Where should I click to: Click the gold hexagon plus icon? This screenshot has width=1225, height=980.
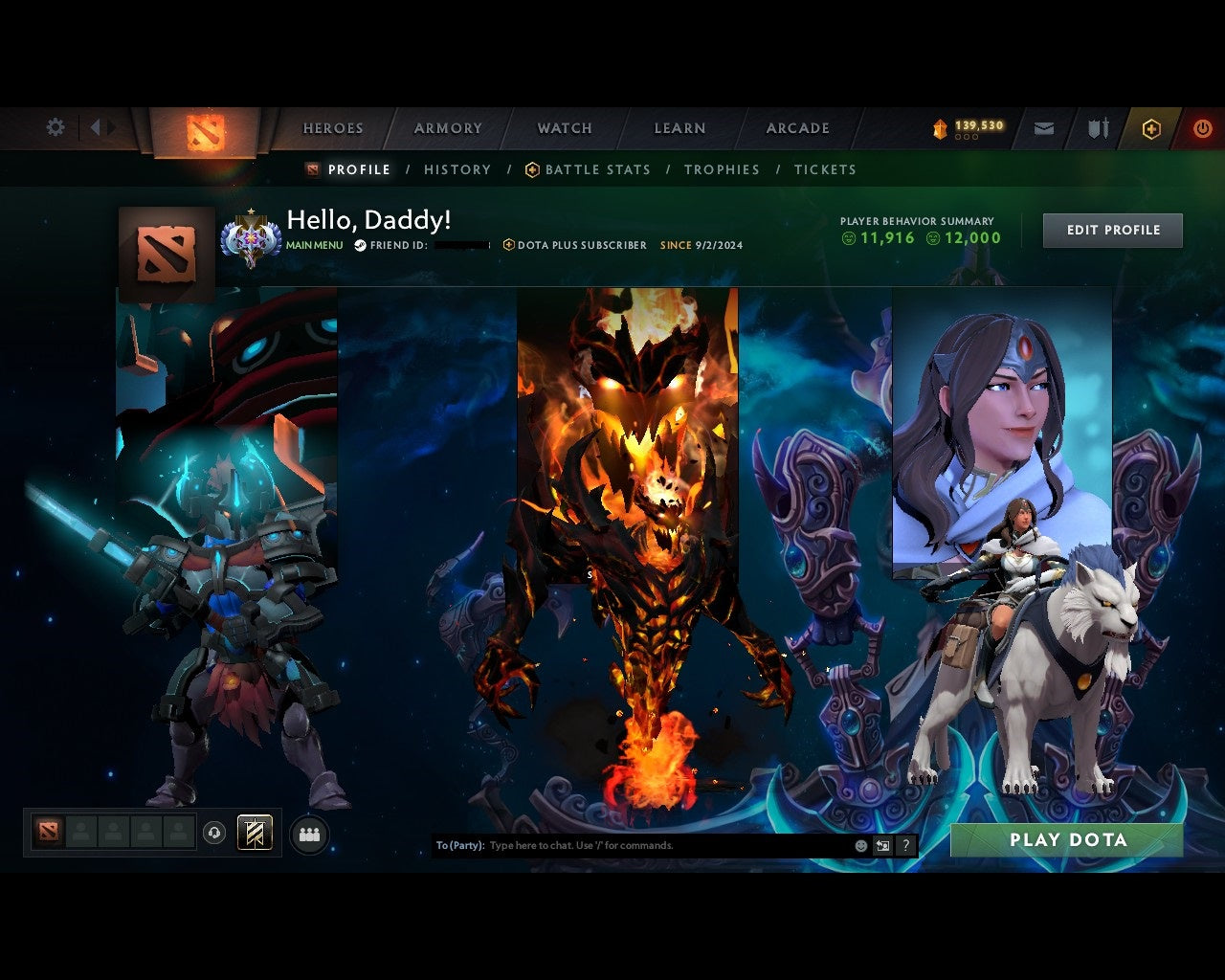coord(1151,127)
